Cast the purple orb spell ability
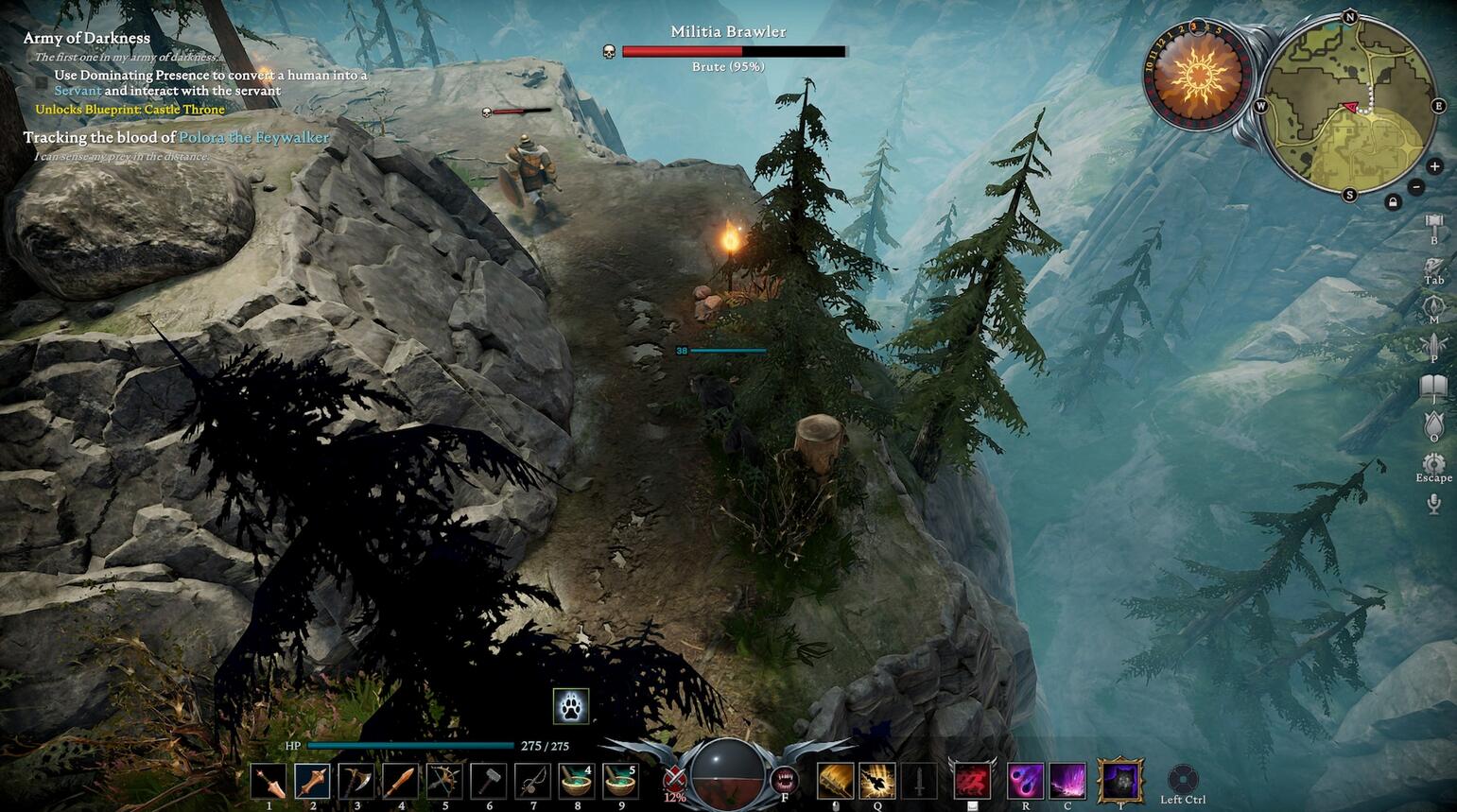The height and width of the screenshot is (812, 1457). point(1025,782)
